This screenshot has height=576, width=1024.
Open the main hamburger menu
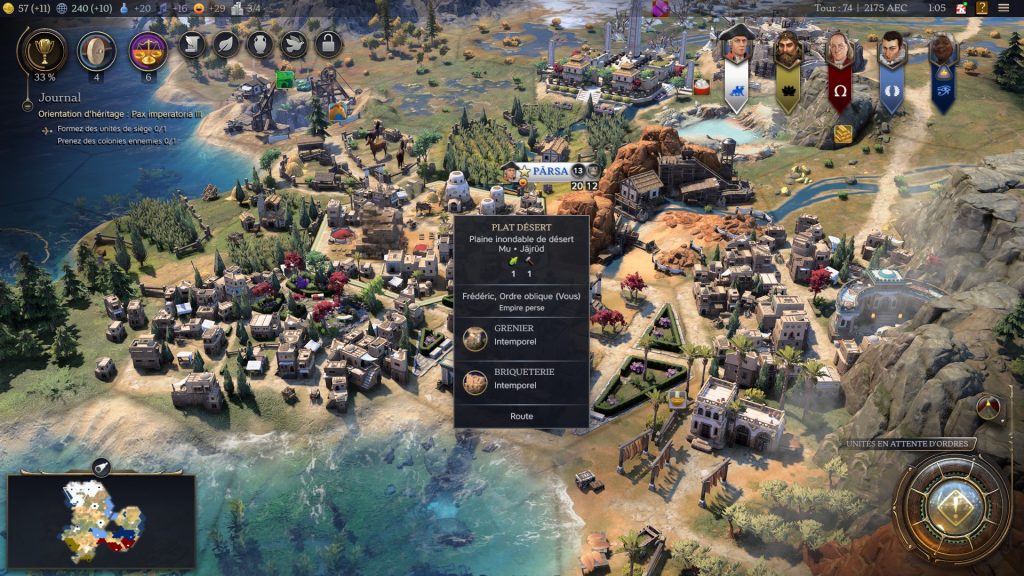pos(1003,8)
